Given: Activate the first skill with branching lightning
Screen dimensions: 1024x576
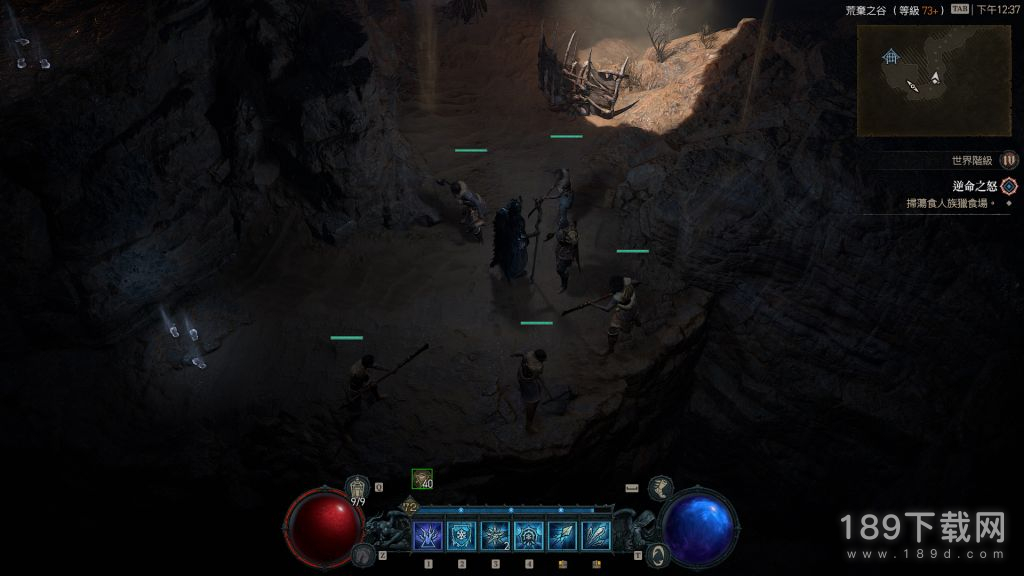Looking at the screenshot, I should click(x=428, y=536).
